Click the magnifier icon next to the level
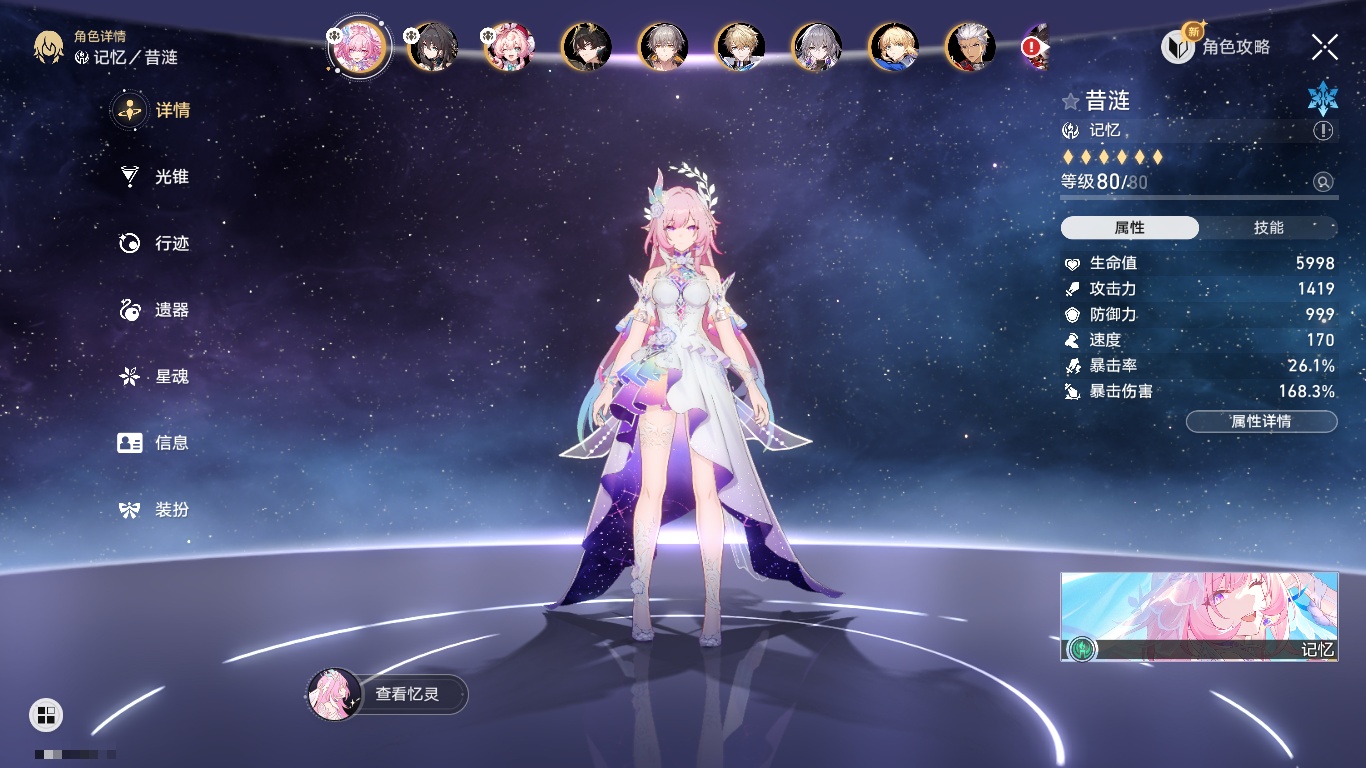This screenshot has width=1366, height=768. pyautogui.click(x=1323, y=182)
